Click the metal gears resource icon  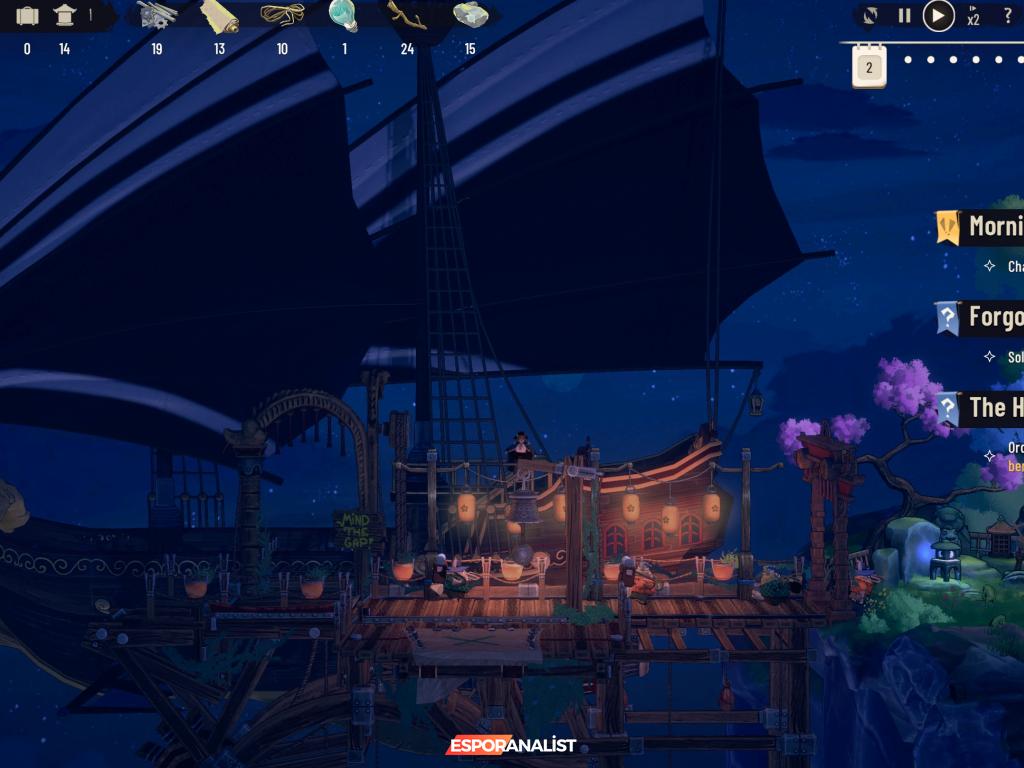pyautogui.click(x=157, y=16)
